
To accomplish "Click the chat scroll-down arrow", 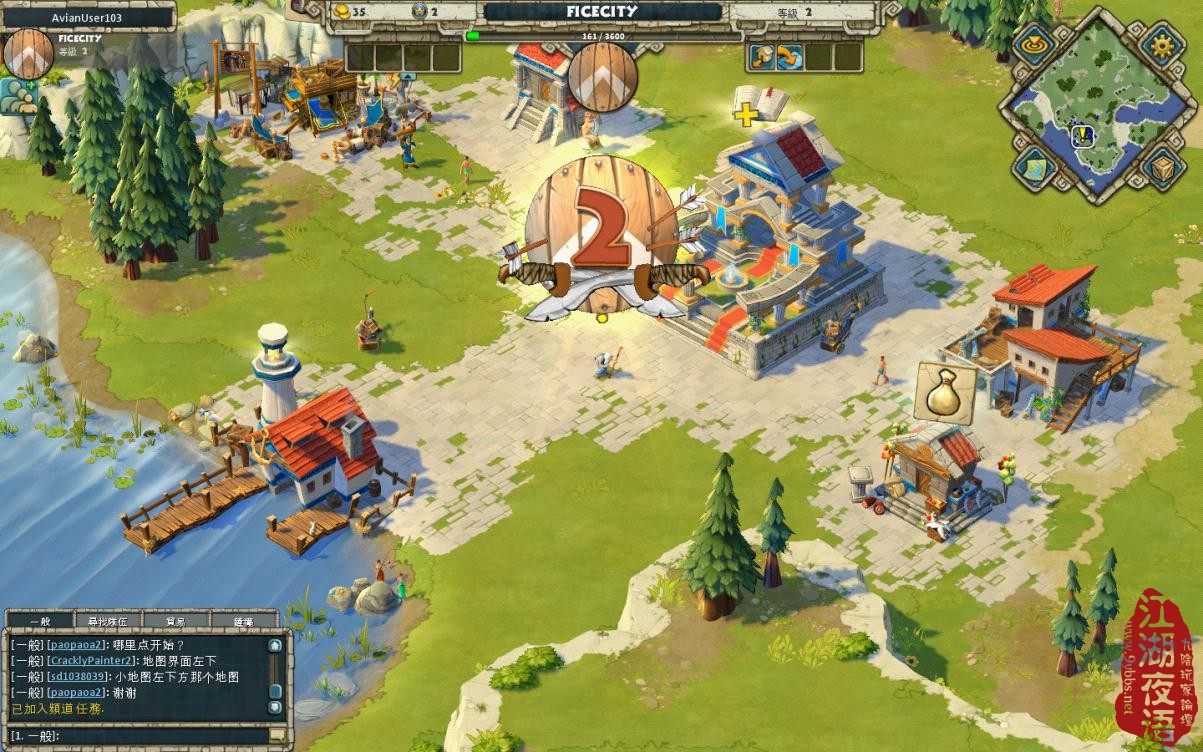I will pos(275,708).
